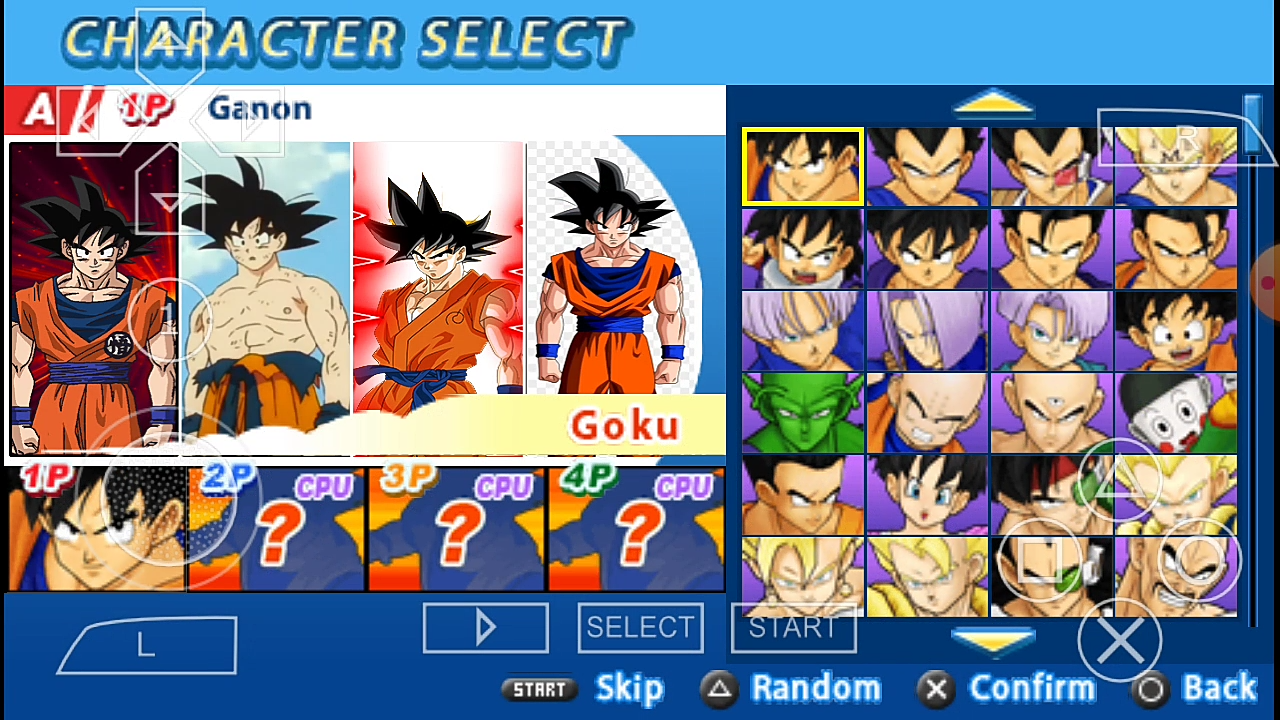Select Goku costume with dark red background

(x=94, y=298)
